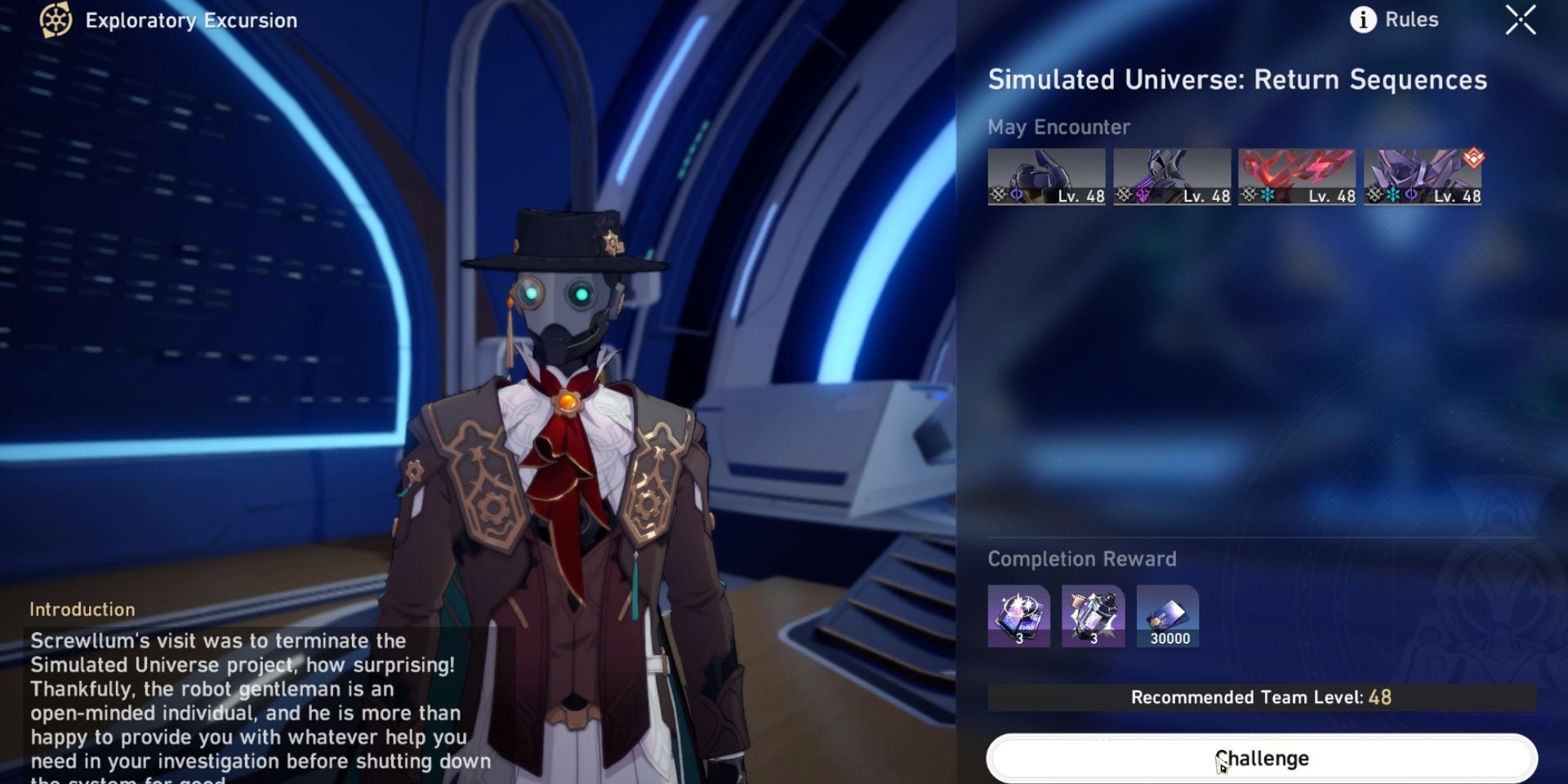Select the first automaton enemy portrait
This screenshot has width=1568, height=784.
click(1048, 171)
